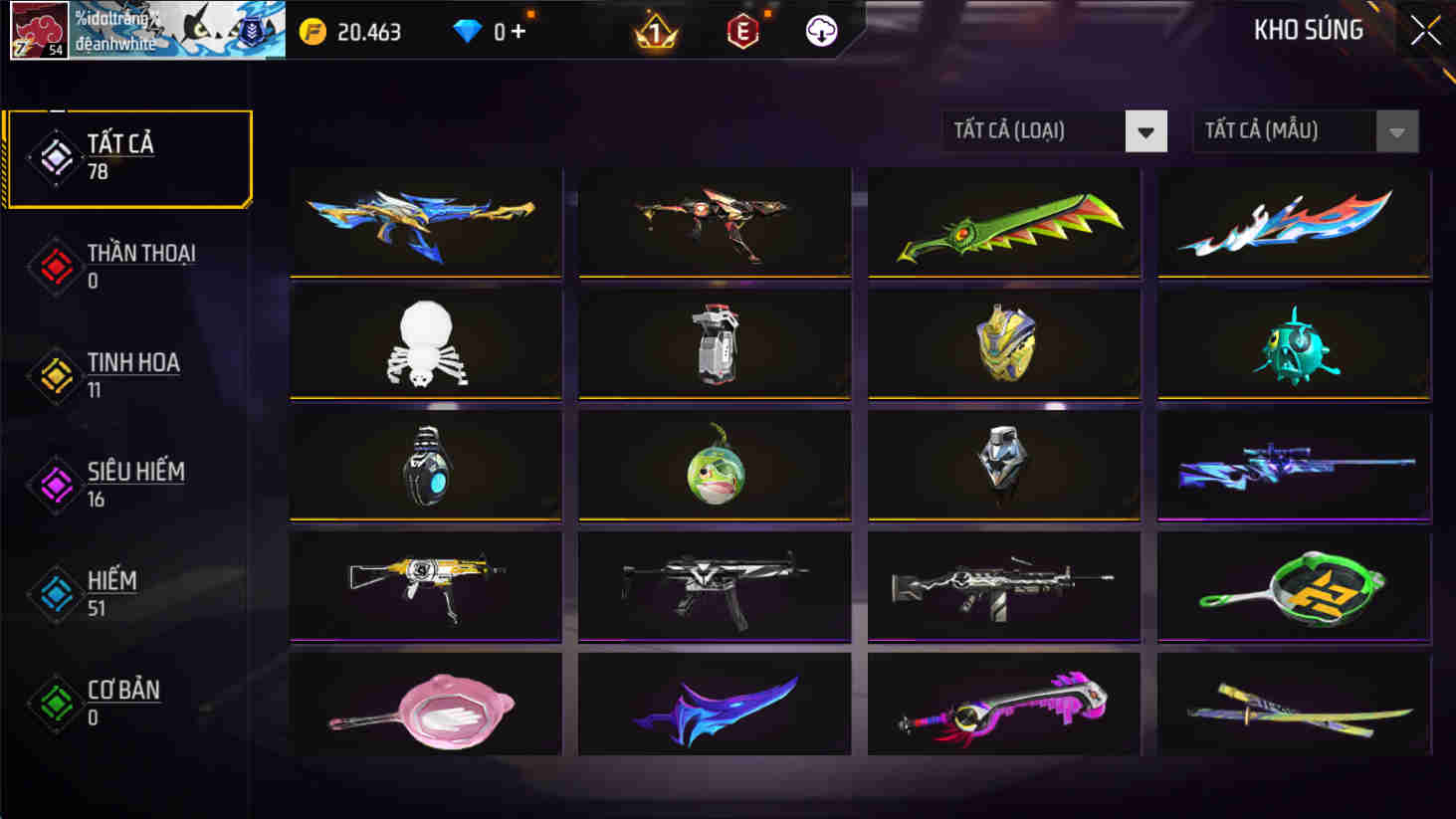The width and height of the screenshot is (1456, 819).
Task: Select the rank crown badge icon
Action: pyautogui.click(x=656, y=31)
